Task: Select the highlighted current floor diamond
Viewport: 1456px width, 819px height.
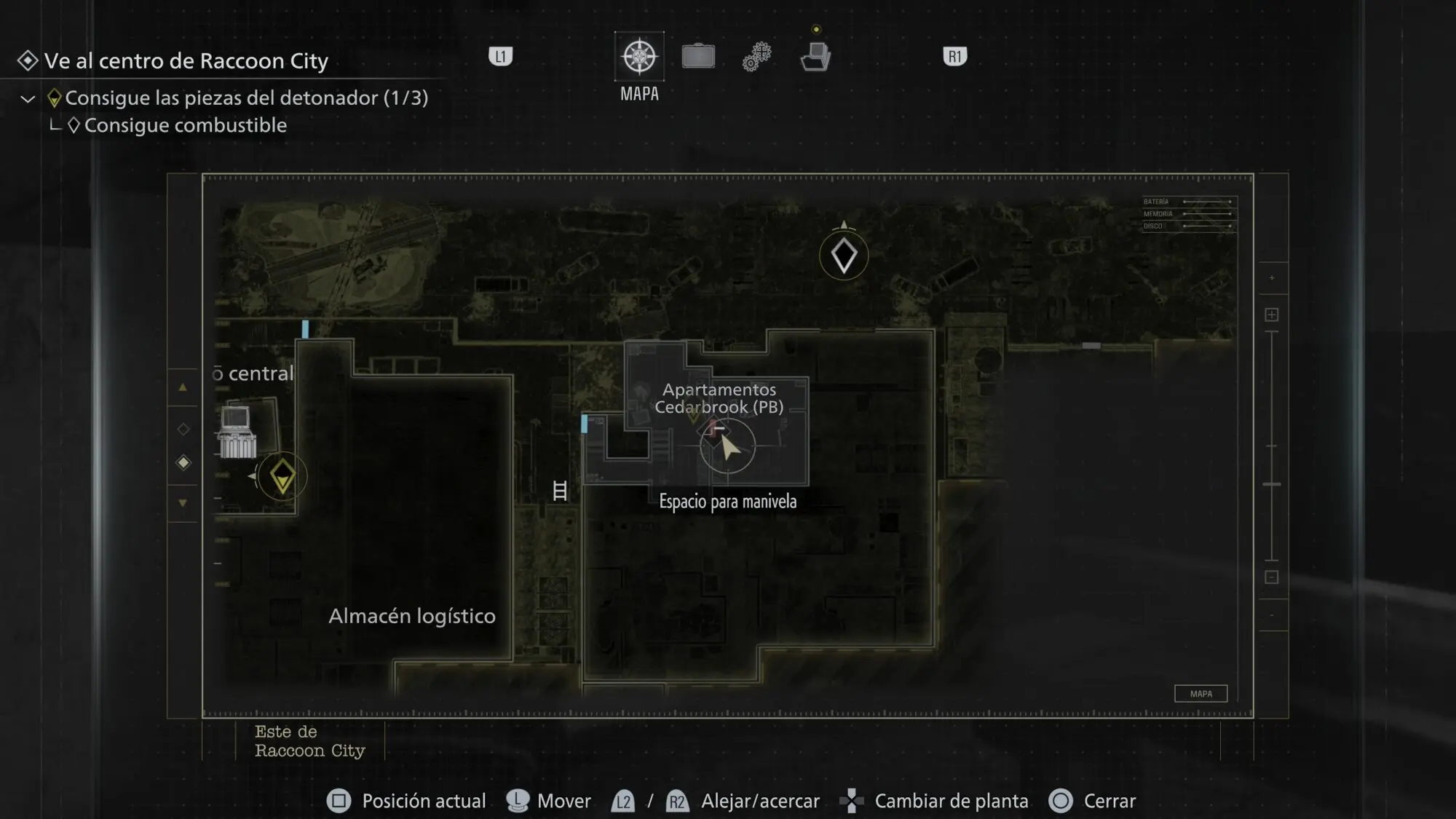Action: click(183, 463)
